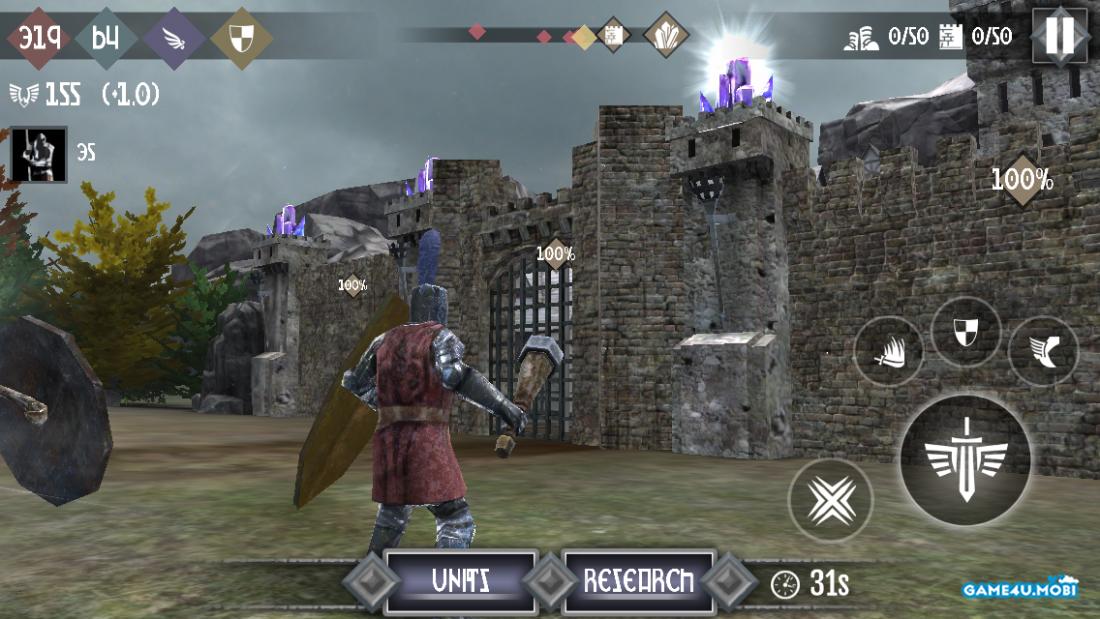The height and width of the screenshot is (619, 1100).
Task: Open the Units menu
Action: click(460, 581)
